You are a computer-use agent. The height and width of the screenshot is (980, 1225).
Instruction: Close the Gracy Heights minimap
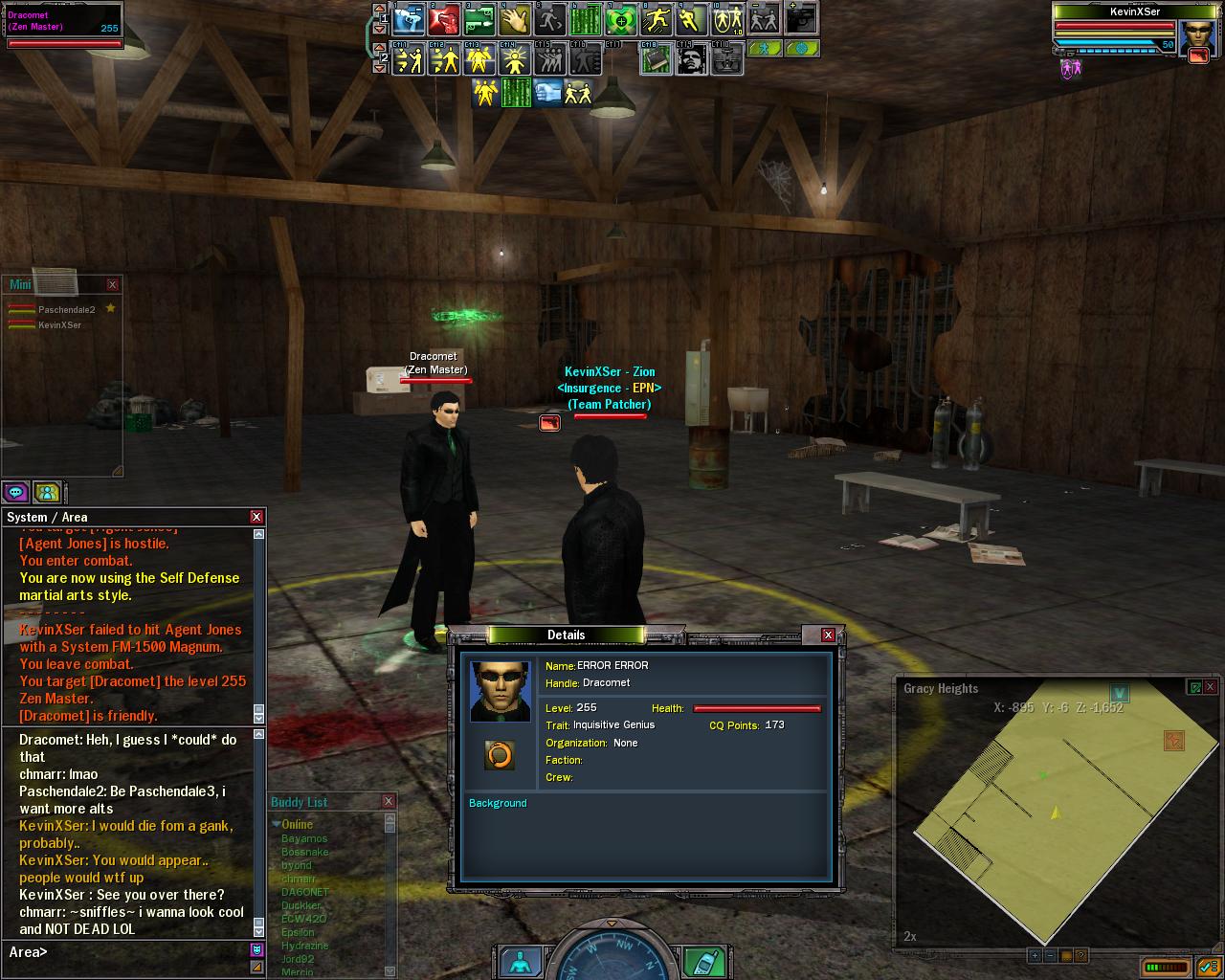coord(1210,687)
